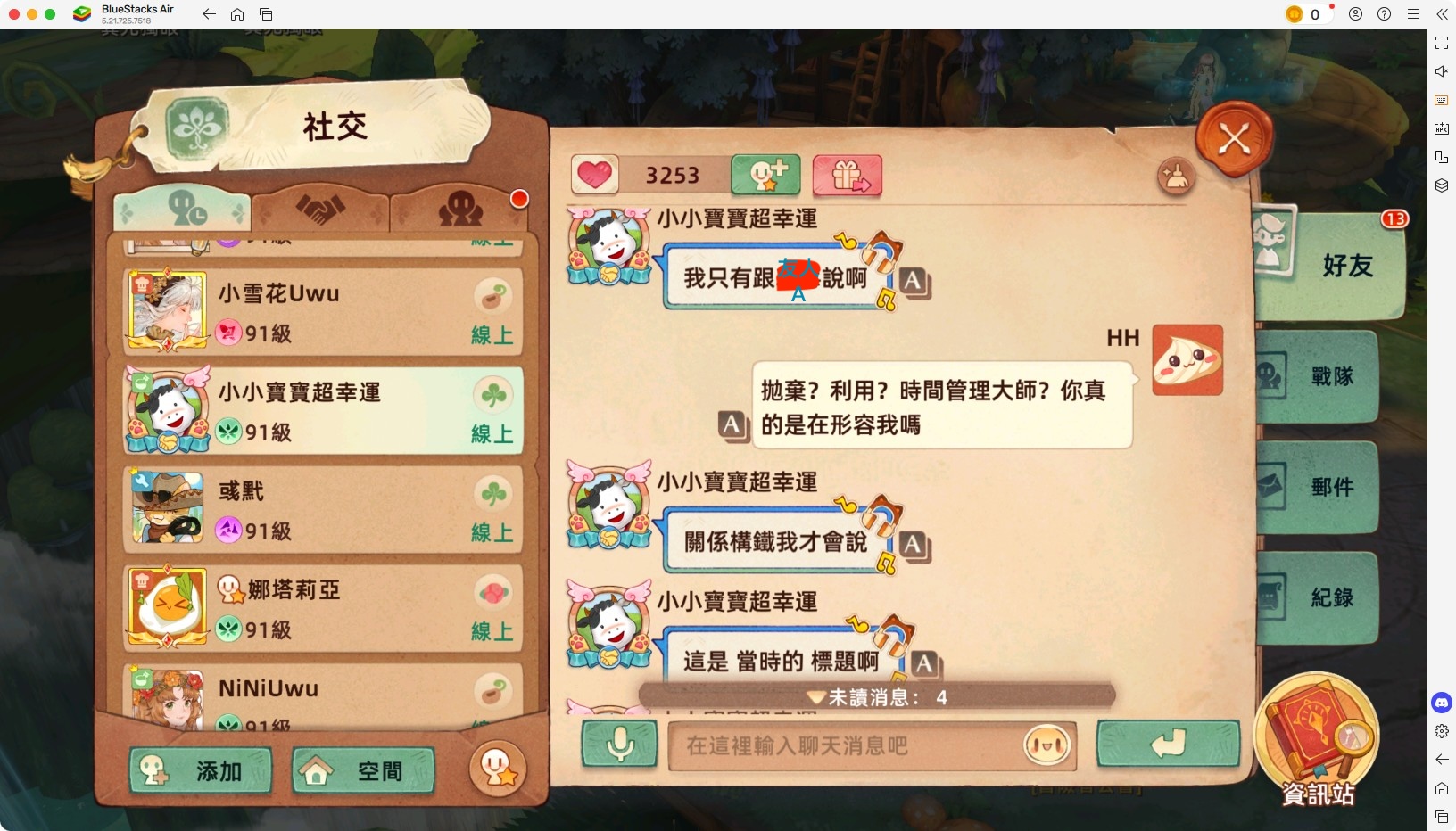The width and height of the screenshot is (1456, 831).
Task: Translate HH's message with the A icon
Action: click(732, 428)
